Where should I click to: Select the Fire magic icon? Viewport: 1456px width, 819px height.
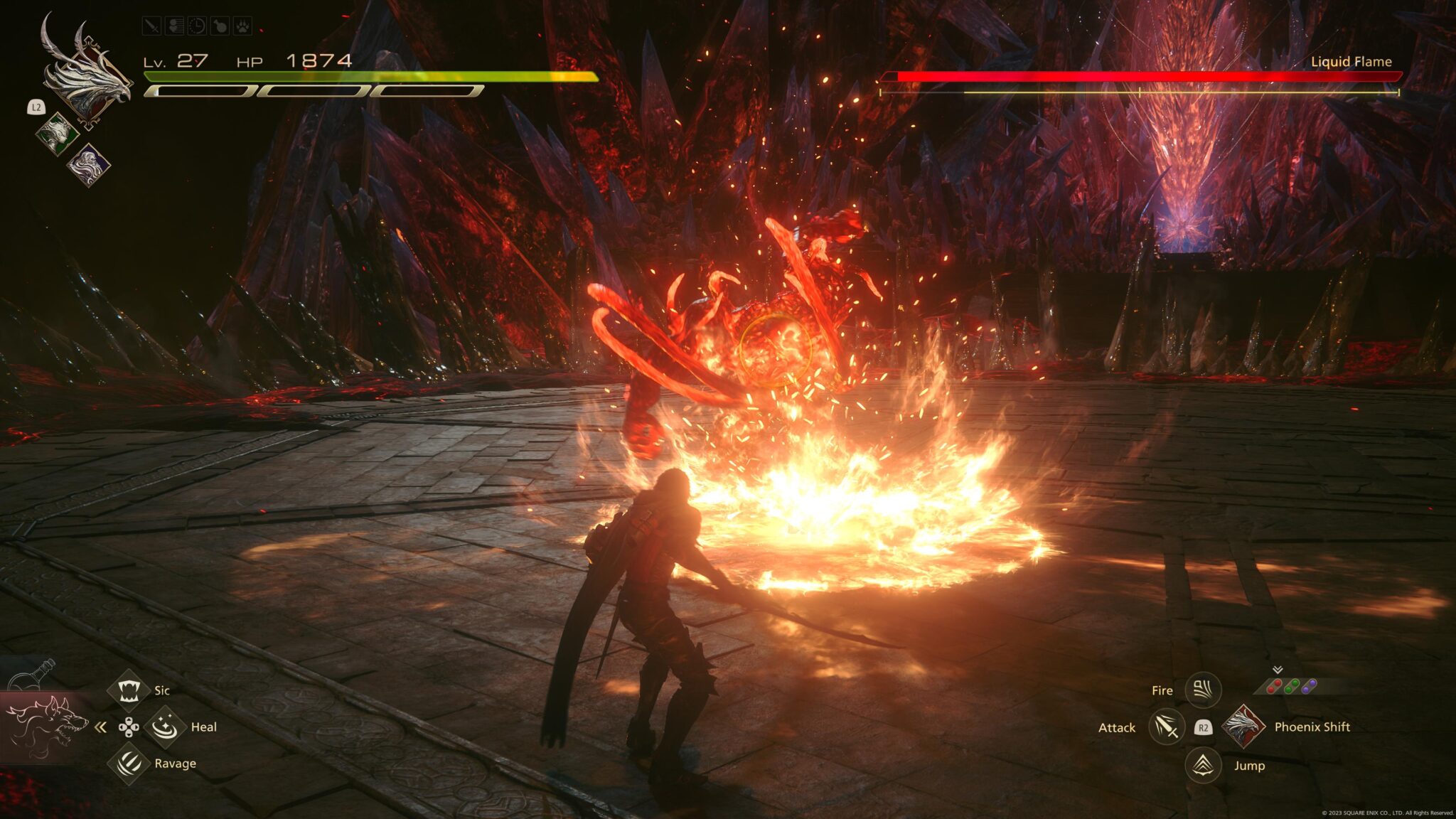(x=1203, y=690)
